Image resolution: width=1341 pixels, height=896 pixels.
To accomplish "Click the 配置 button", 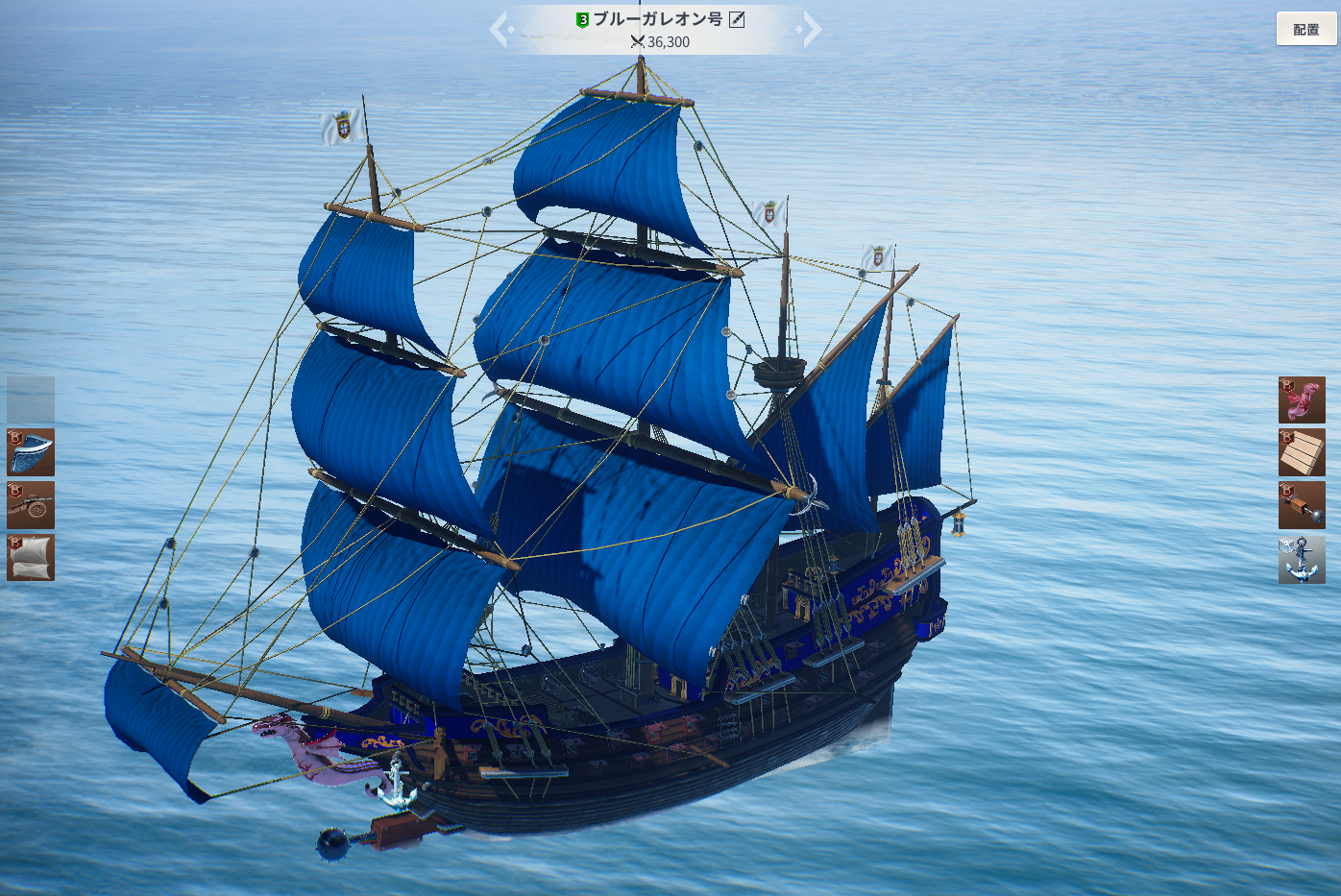I will (1305, 29).
